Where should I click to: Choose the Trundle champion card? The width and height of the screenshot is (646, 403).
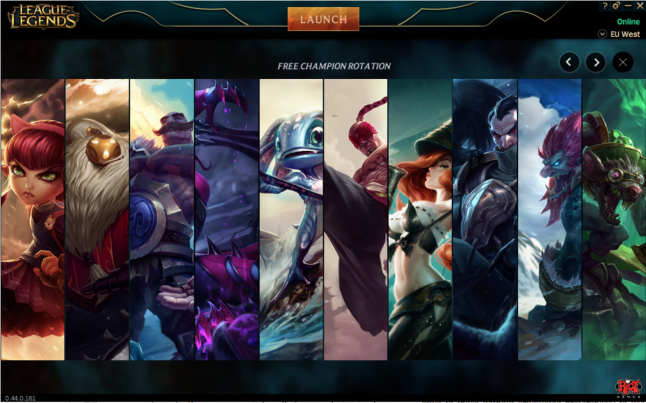coord(549,219)
